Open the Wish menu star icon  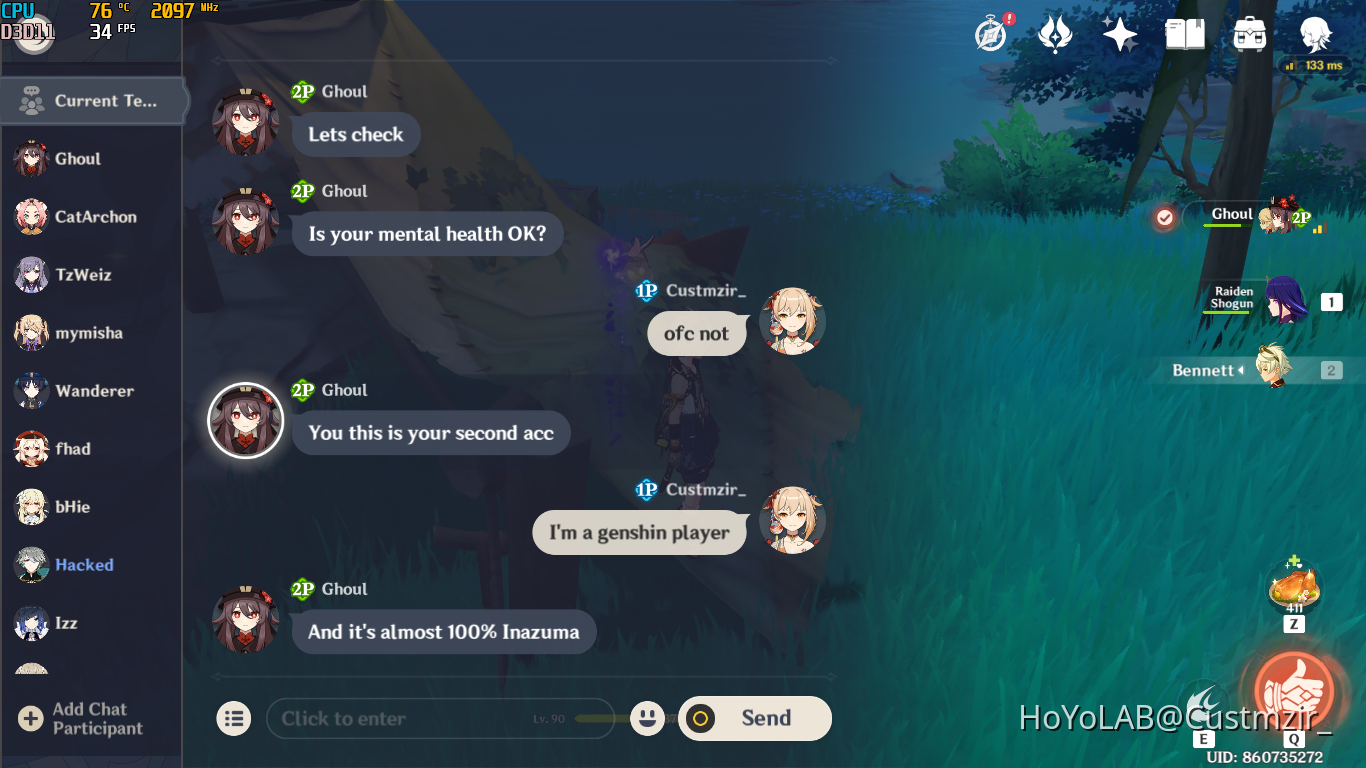tap(1119, 33)
